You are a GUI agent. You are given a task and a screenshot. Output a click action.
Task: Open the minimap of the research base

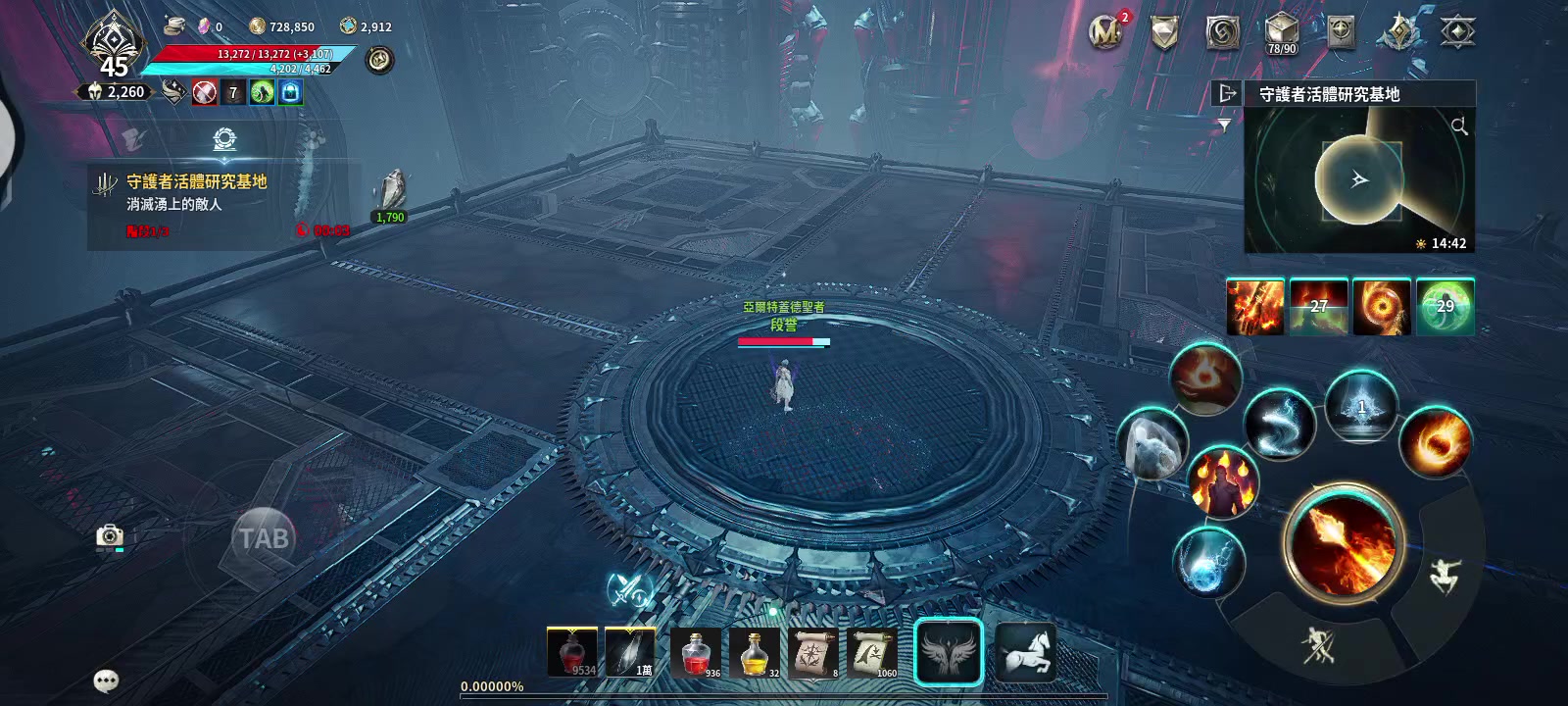(x=1359, y=181)
